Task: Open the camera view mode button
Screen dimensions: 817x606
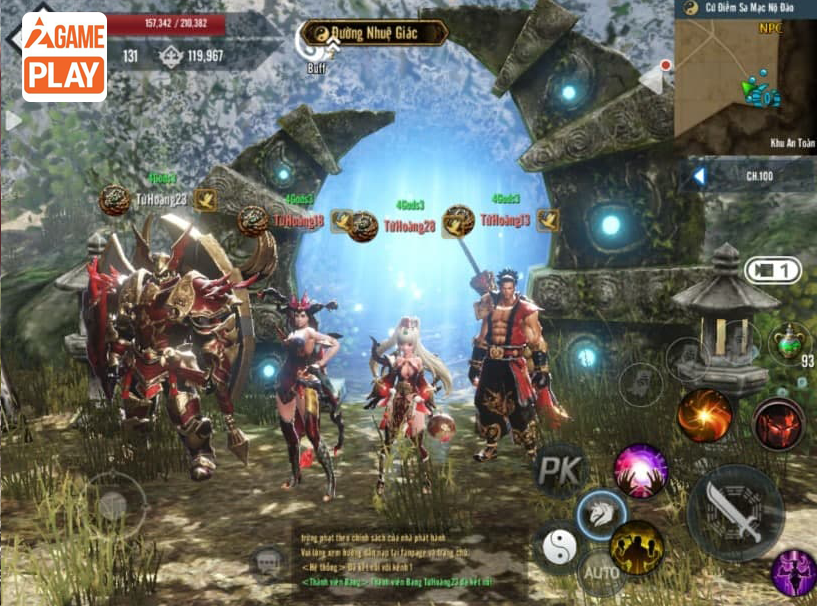Action: point(772,270)
